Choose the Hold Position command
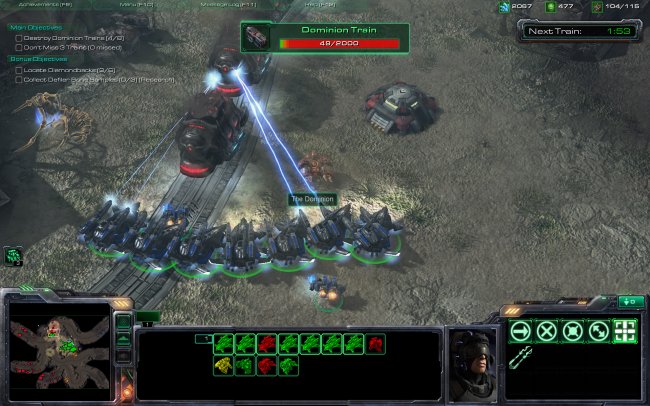650x406 pixels. [572, 331]
